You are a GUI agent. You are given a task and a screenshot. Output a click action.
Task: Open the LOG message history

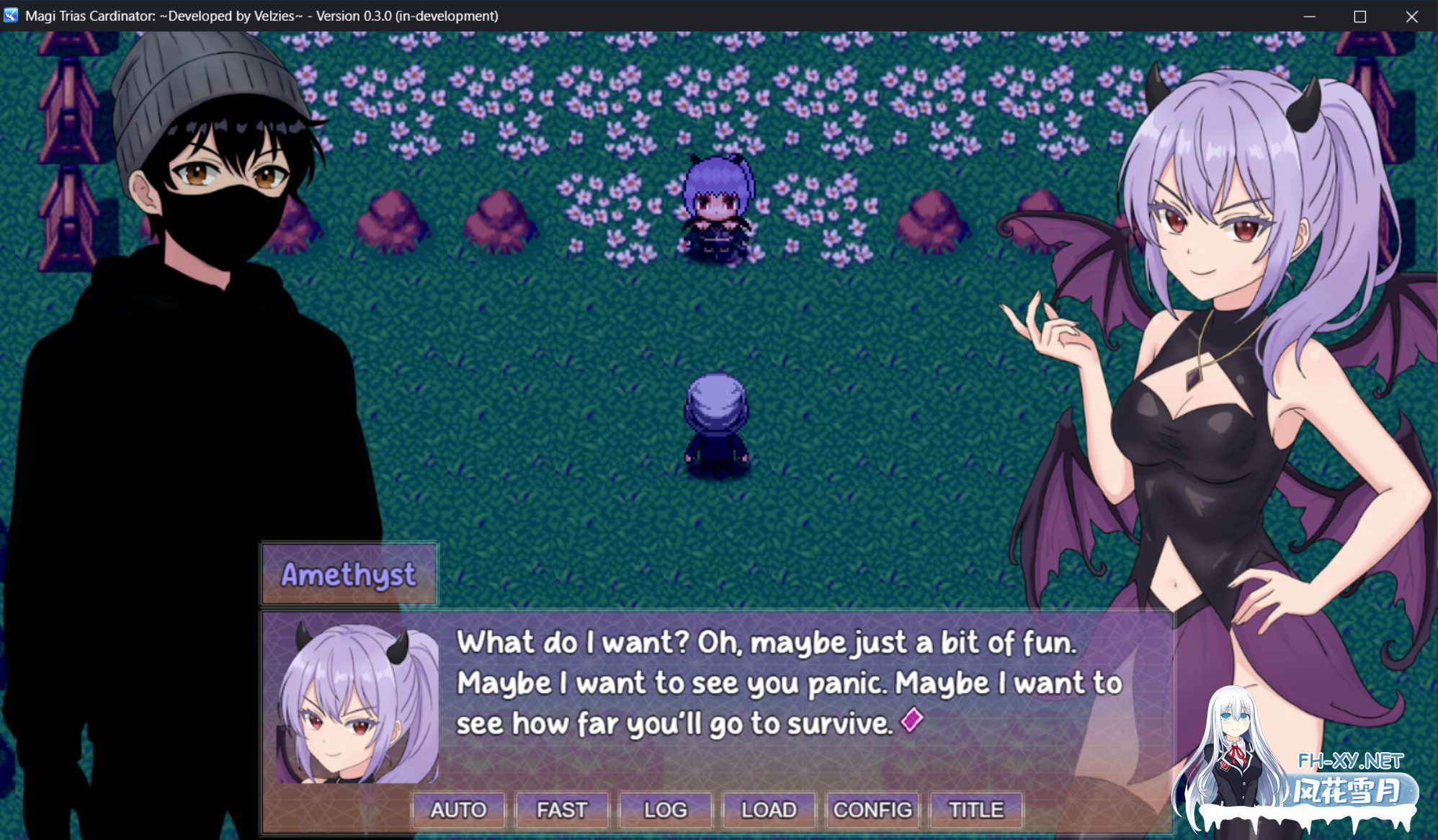(665, 810)
